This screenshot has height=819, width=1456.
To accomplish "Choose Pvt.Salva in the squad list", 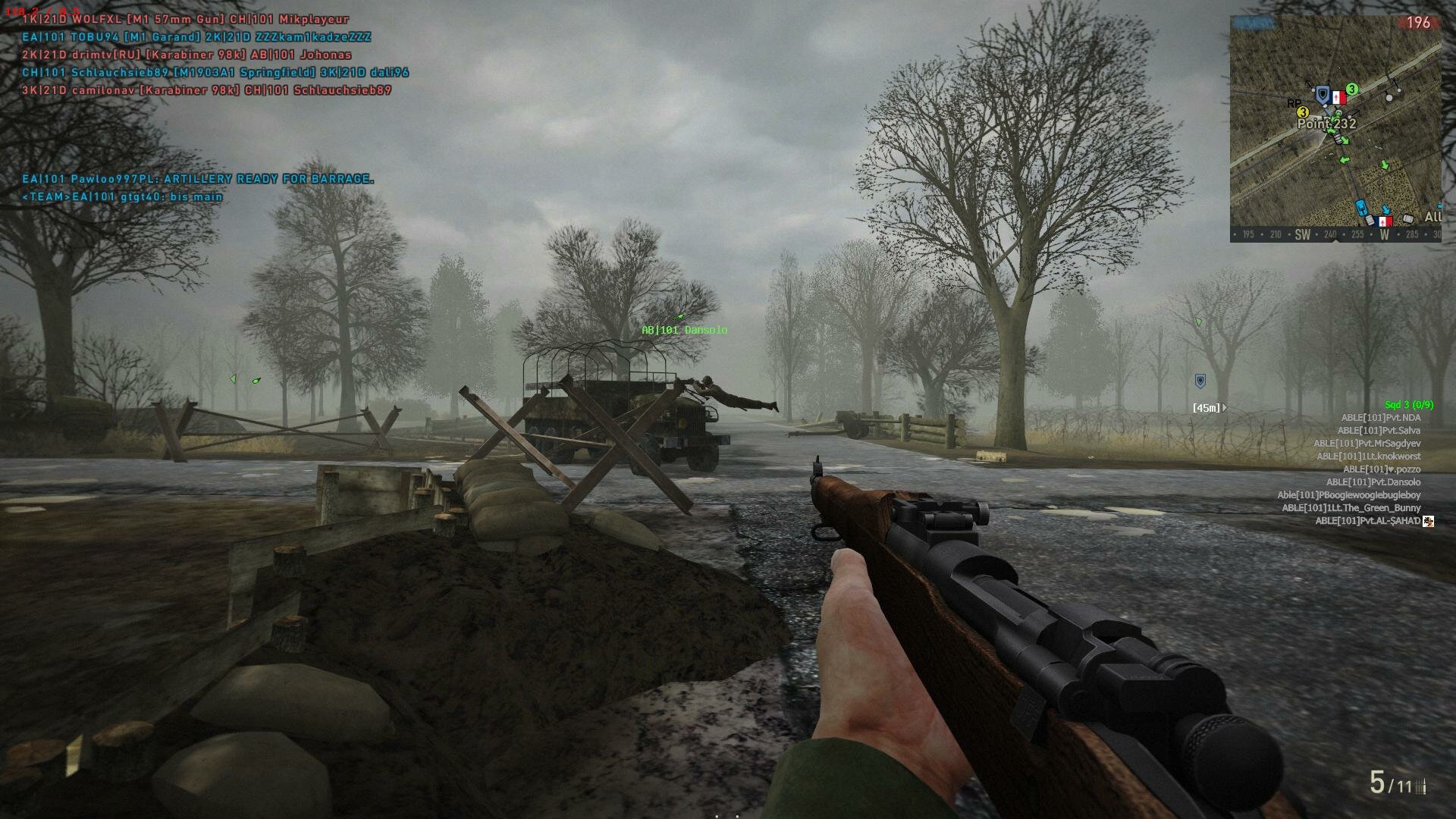I will pyautogui.click(x=1379, y=431).
